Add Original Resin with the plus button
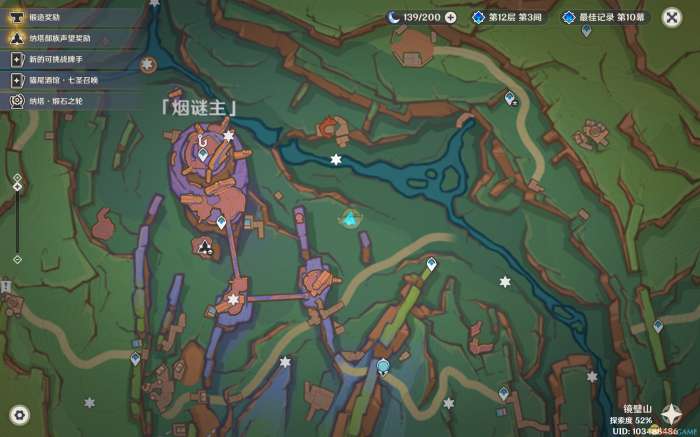 tap(450, 17)
